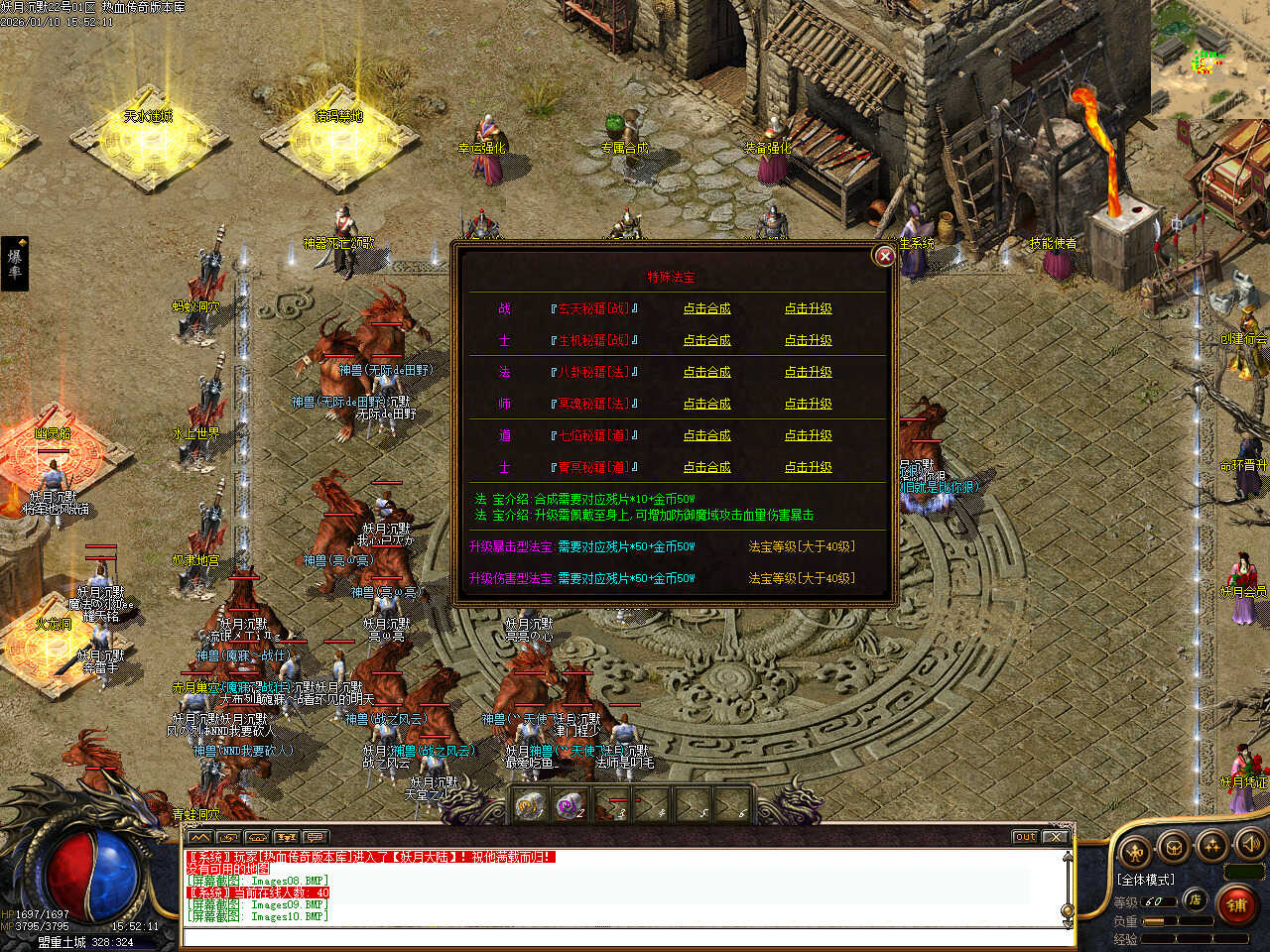This screenshot has height=952, width=1270.
Task: Toggle the sound speaker icon
Action: [x=1250, y=846]
